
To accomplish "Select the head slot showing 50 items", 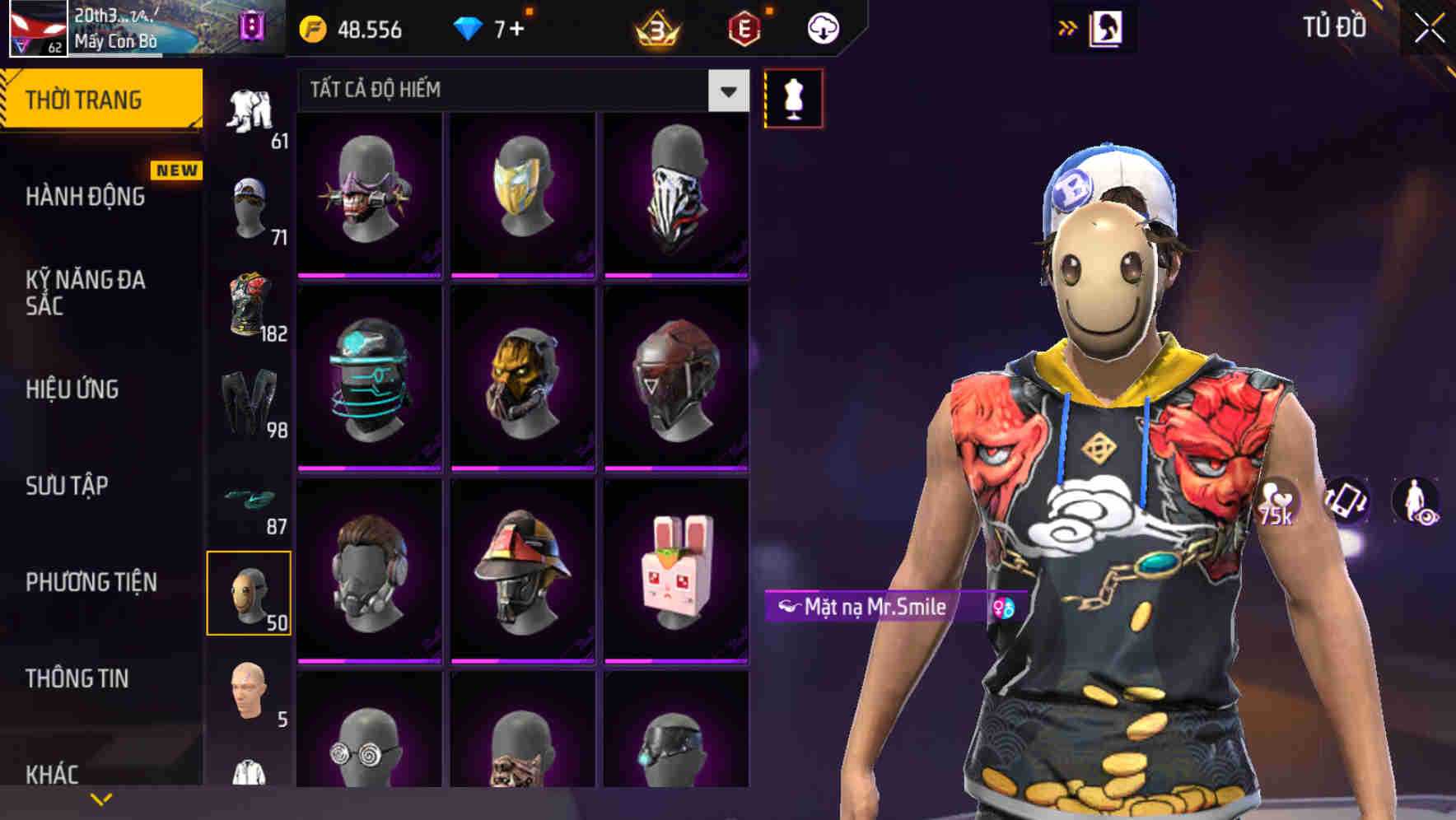I will pyautogui.click(x=250, y=591).
